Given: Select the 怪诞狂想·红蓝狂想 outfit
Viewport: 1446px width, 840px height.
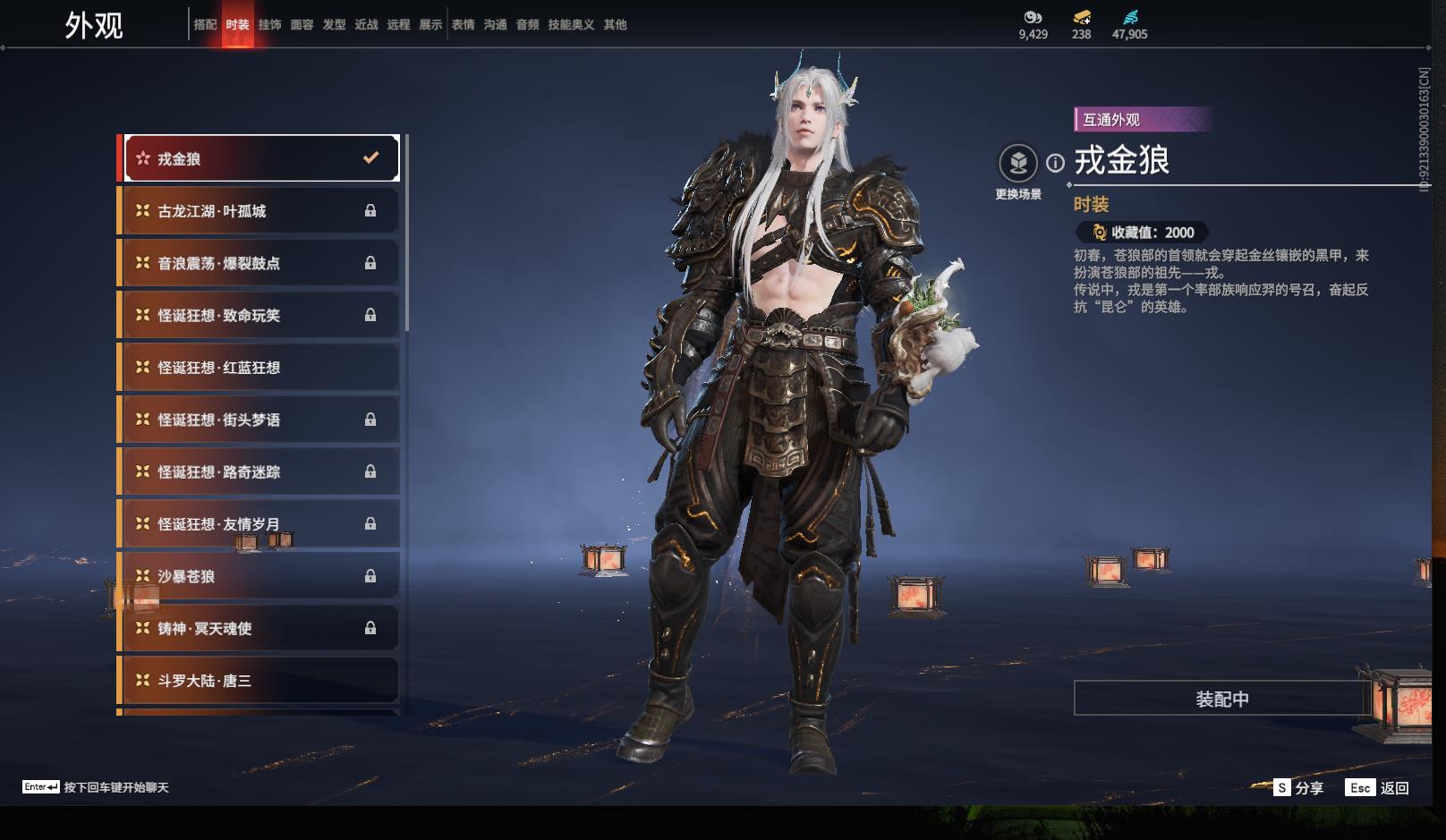Looking at the screenshot, I should click(260, 368).
